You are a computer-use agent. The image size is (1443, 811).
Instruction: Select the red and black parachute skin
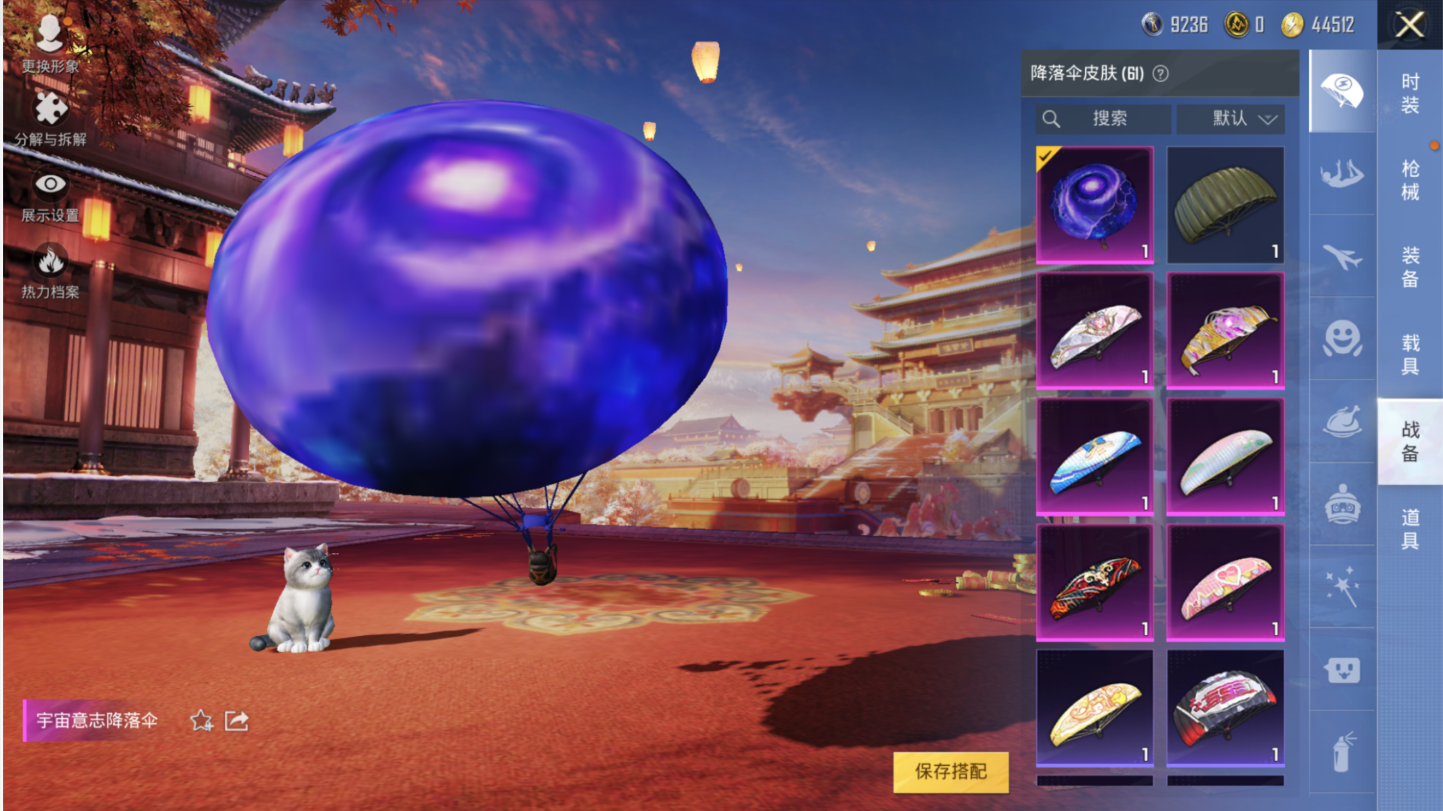(1095, 583)
